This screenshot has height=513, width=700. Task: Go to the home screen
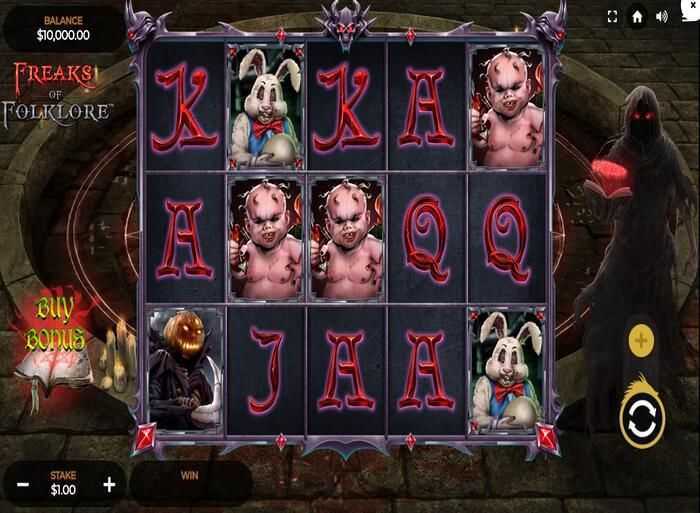click(x=637, y=17)
